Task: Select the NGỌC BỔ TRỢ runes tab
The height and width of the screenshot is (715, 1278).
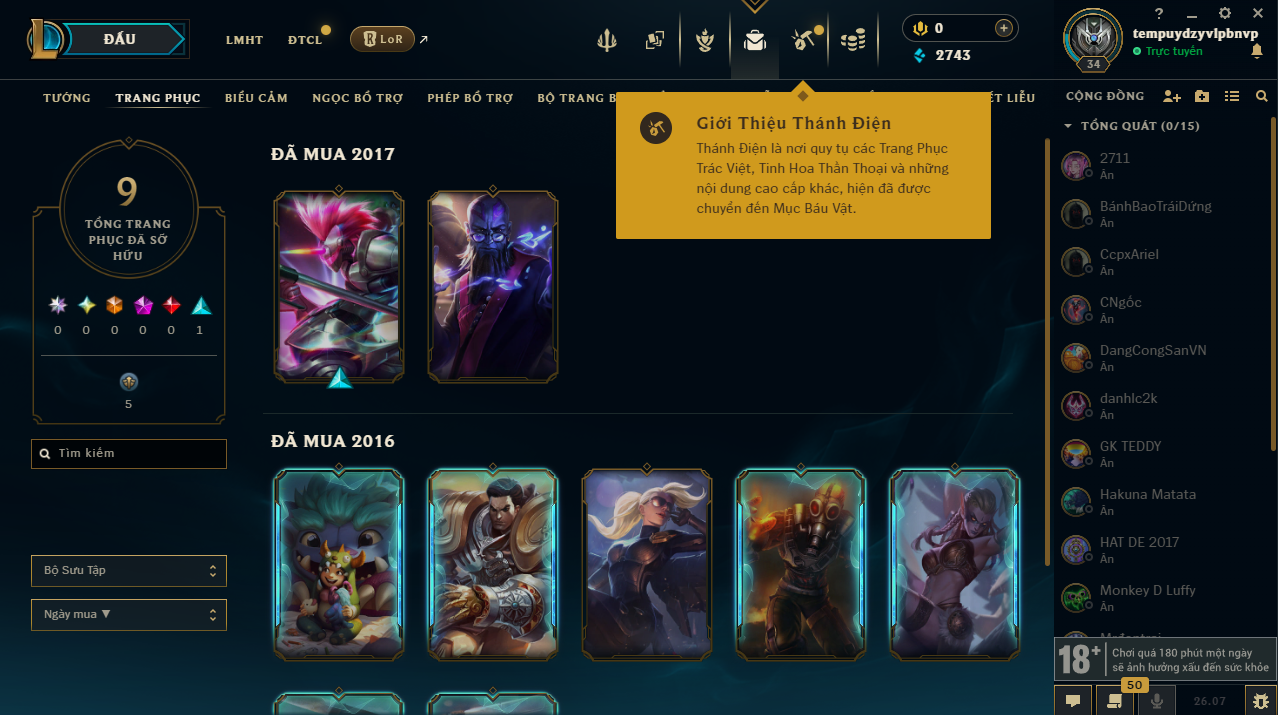Action: pos(357,98)
